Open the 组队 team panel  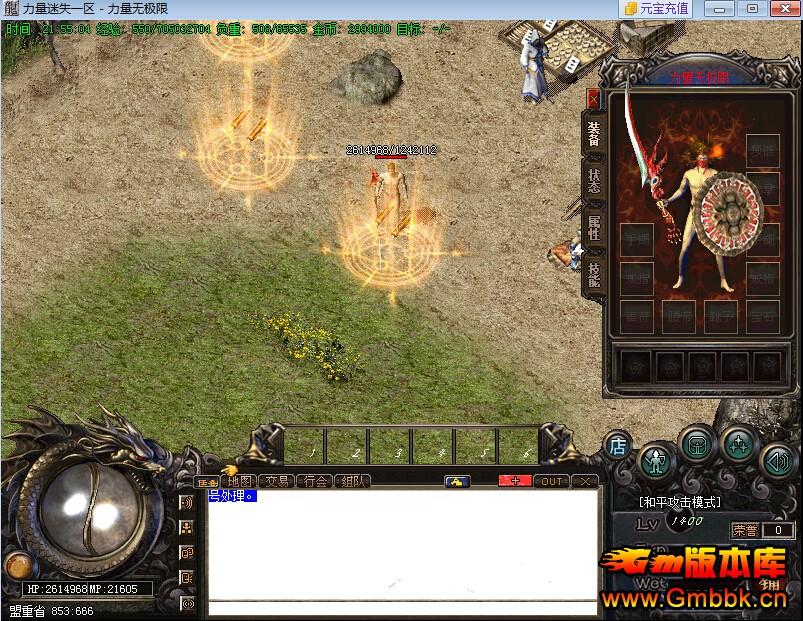352,481
